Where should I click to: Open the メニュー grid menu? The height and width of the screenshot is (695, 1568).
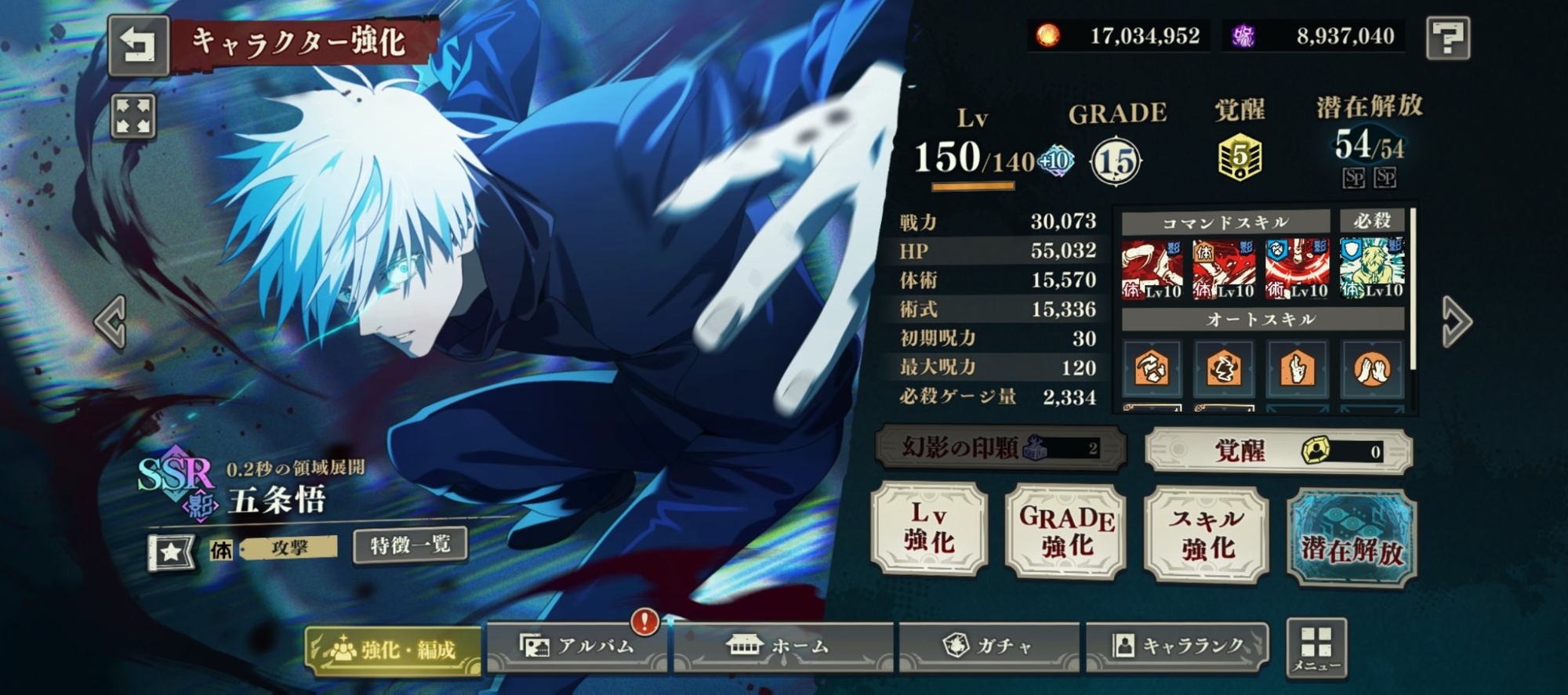click(x=1316, y=648)
